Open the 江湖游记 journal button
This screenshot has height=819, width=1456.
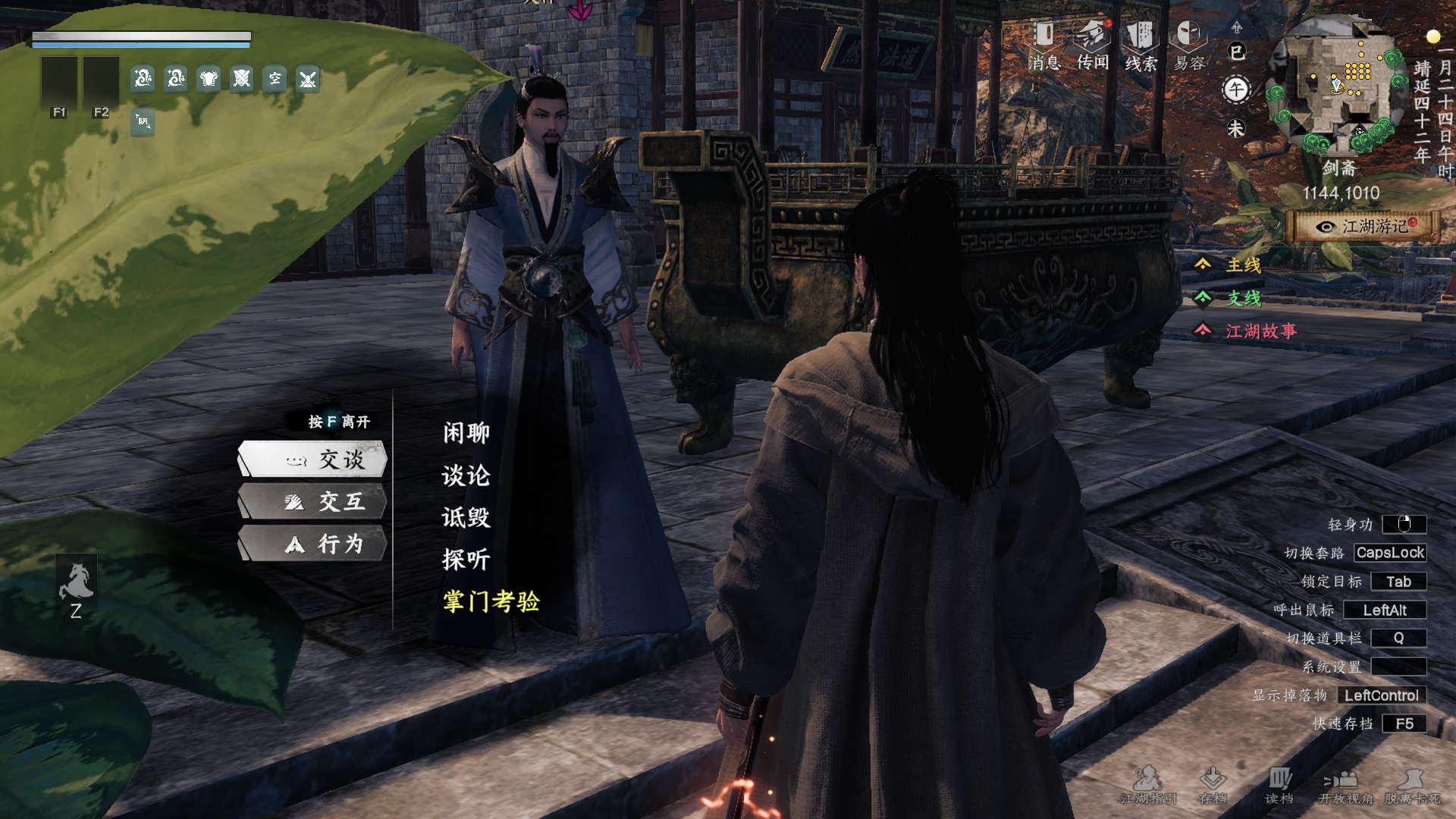click(x=1365, y=226)
